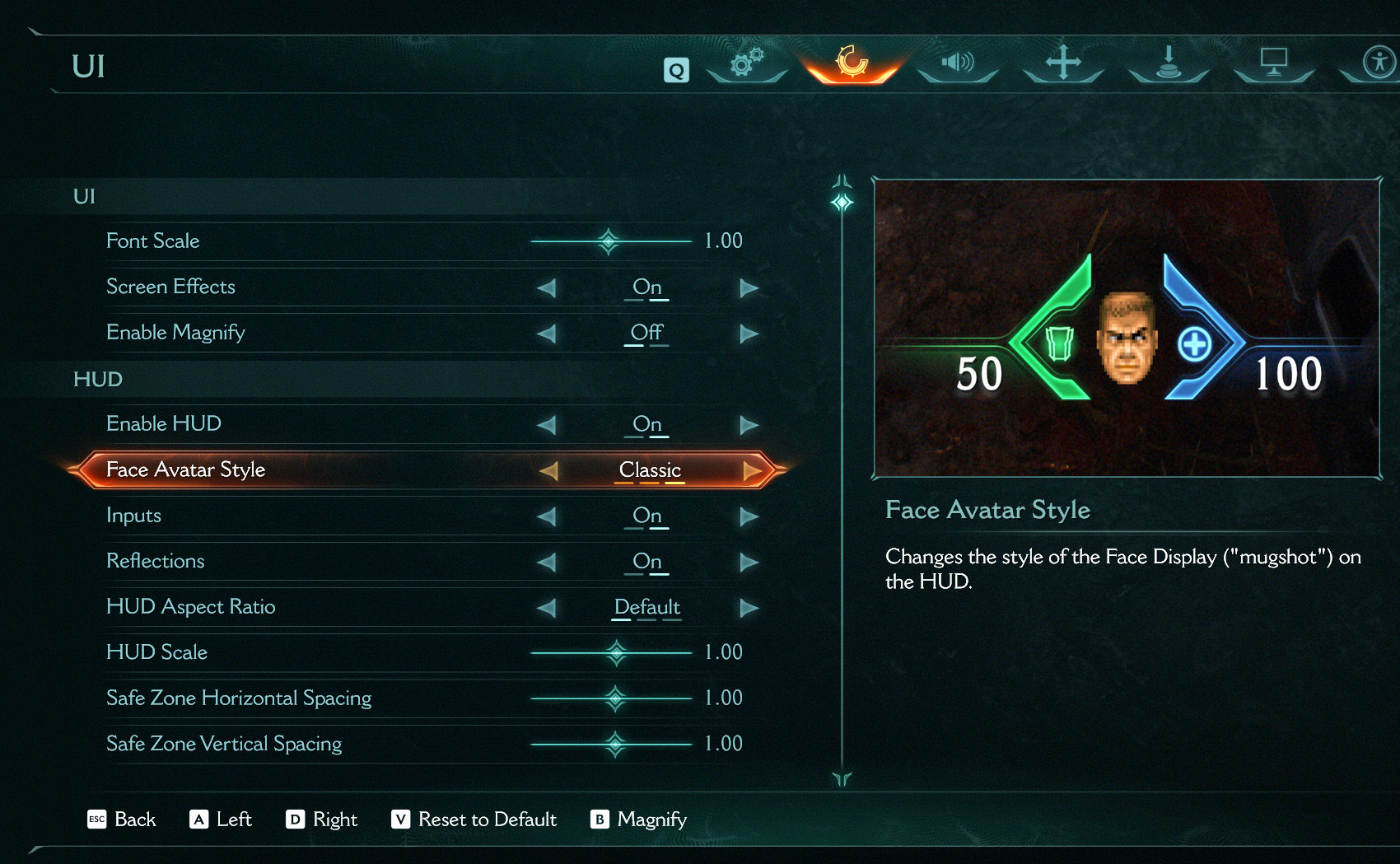Toggle Enable HUD with right arrow
The width and height of the screenshot is (1400, 864).
(749, 425)
